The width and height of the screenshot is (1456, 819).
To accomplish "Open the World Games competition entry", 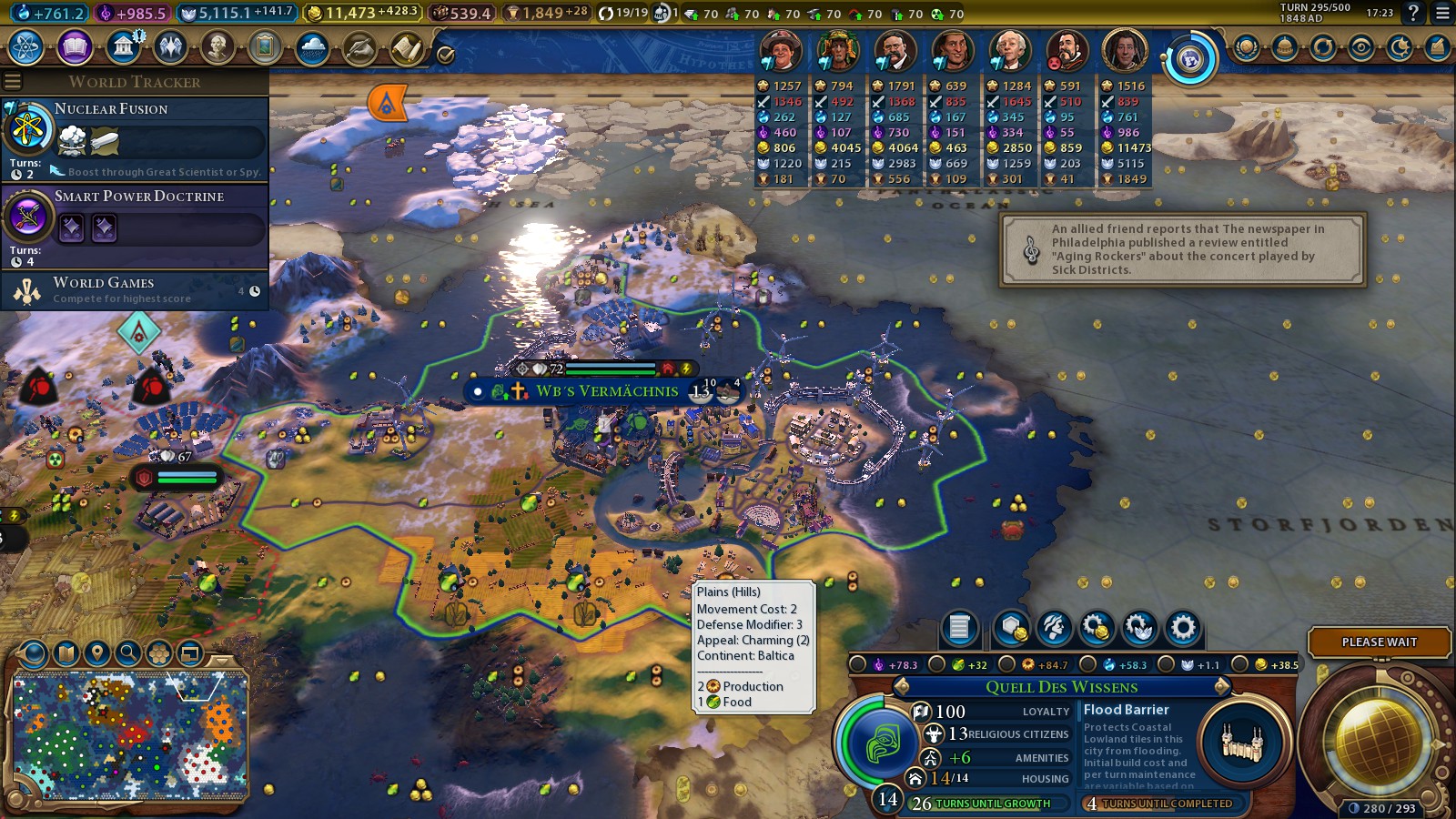I will pos(135,290).
